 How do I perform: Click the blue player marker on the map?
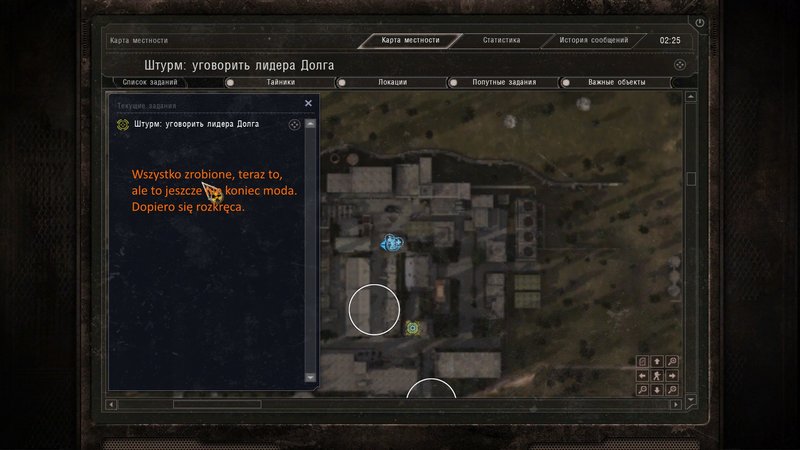tap(391, 242)
